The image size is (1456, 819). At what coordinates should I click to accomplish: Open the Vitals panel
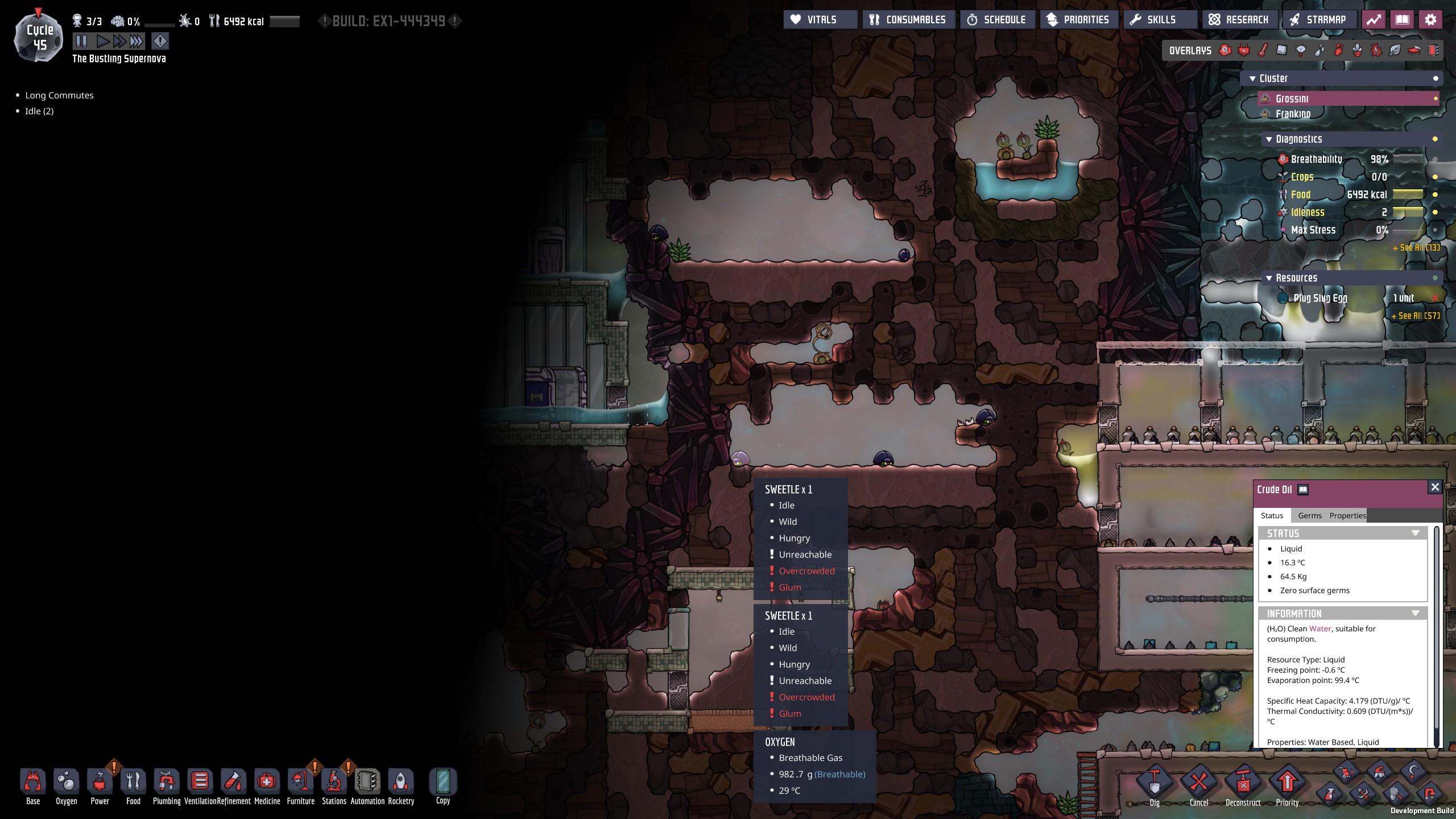(x=820, y=20)
